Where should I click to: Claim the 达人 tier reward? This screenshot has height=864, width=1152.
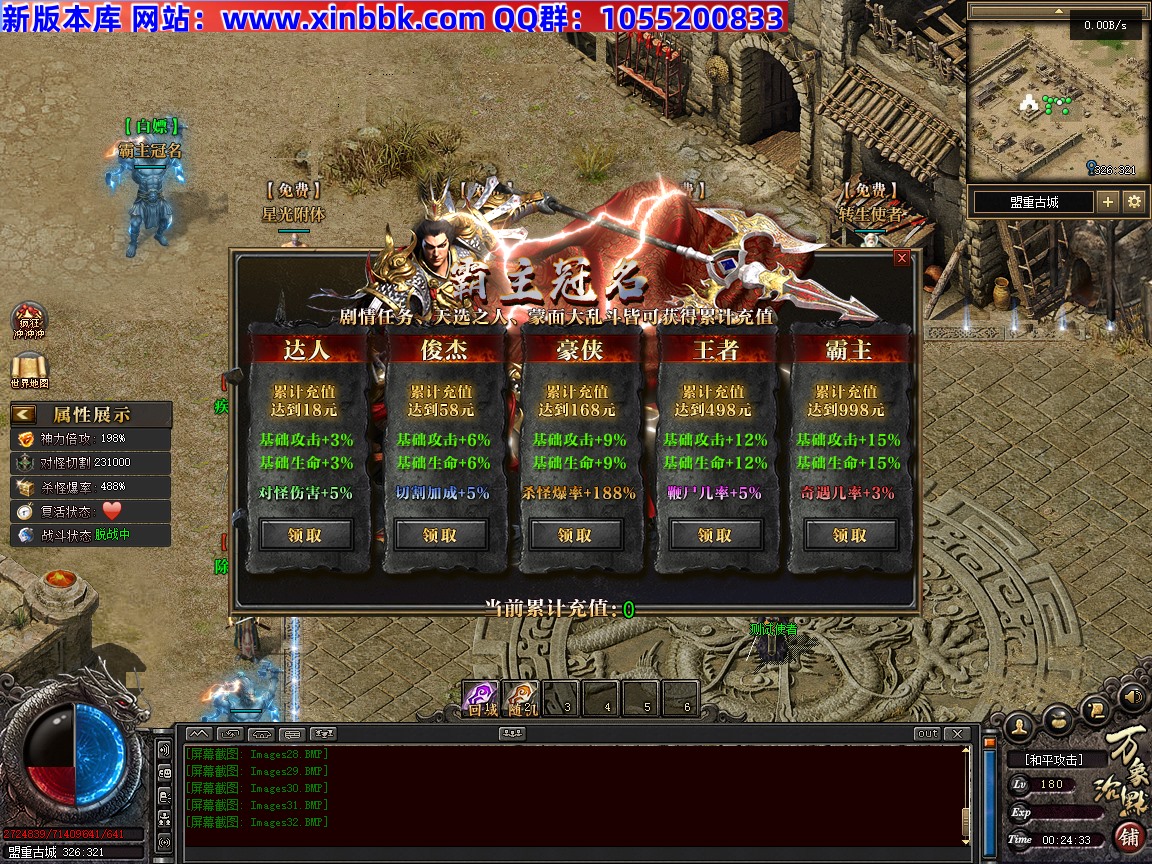[x=305, y=535]
